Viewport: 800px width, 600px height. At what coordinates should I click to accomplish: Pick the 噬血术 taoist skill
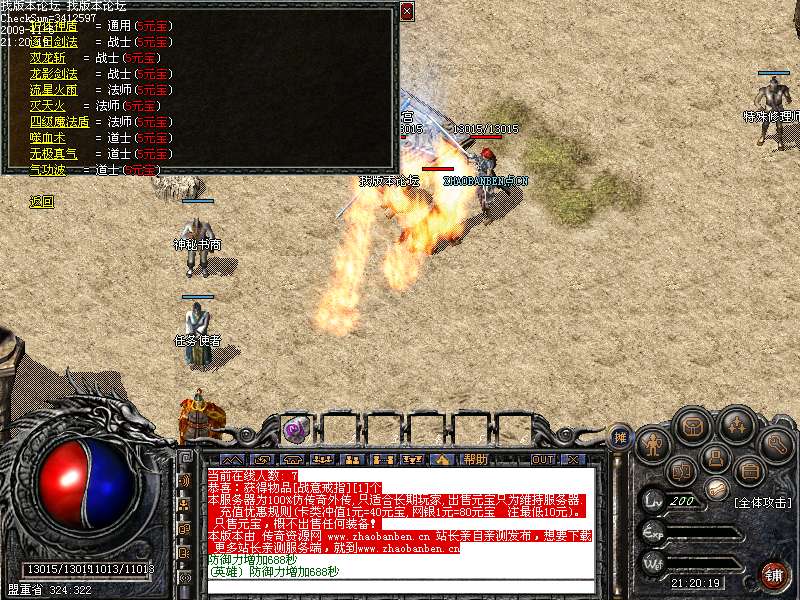click(47, 138)
